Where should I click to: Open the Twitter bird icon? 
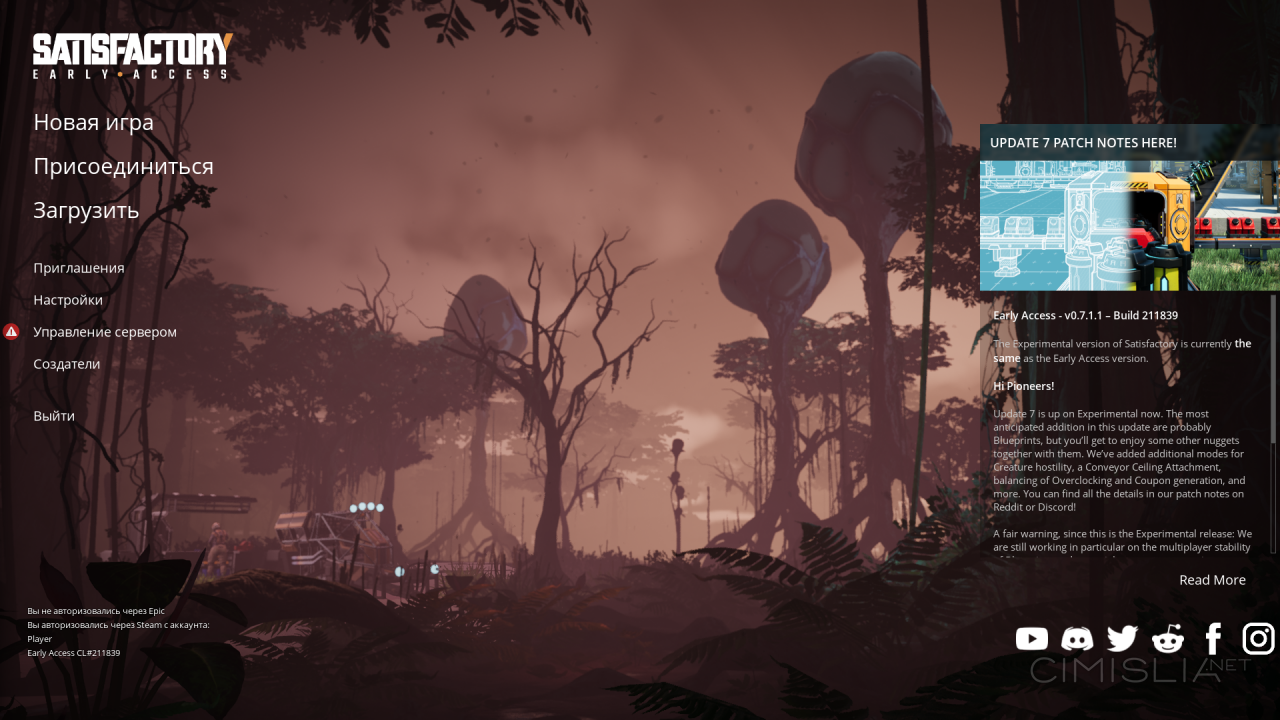pos(1122,639)
